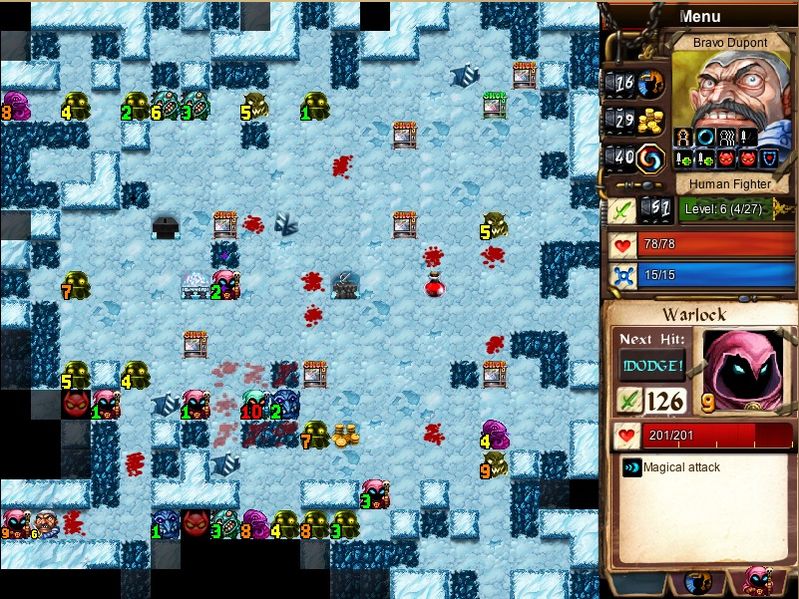
Task: Click the dungeon exploration globe icon
Action: pos(652,83)
